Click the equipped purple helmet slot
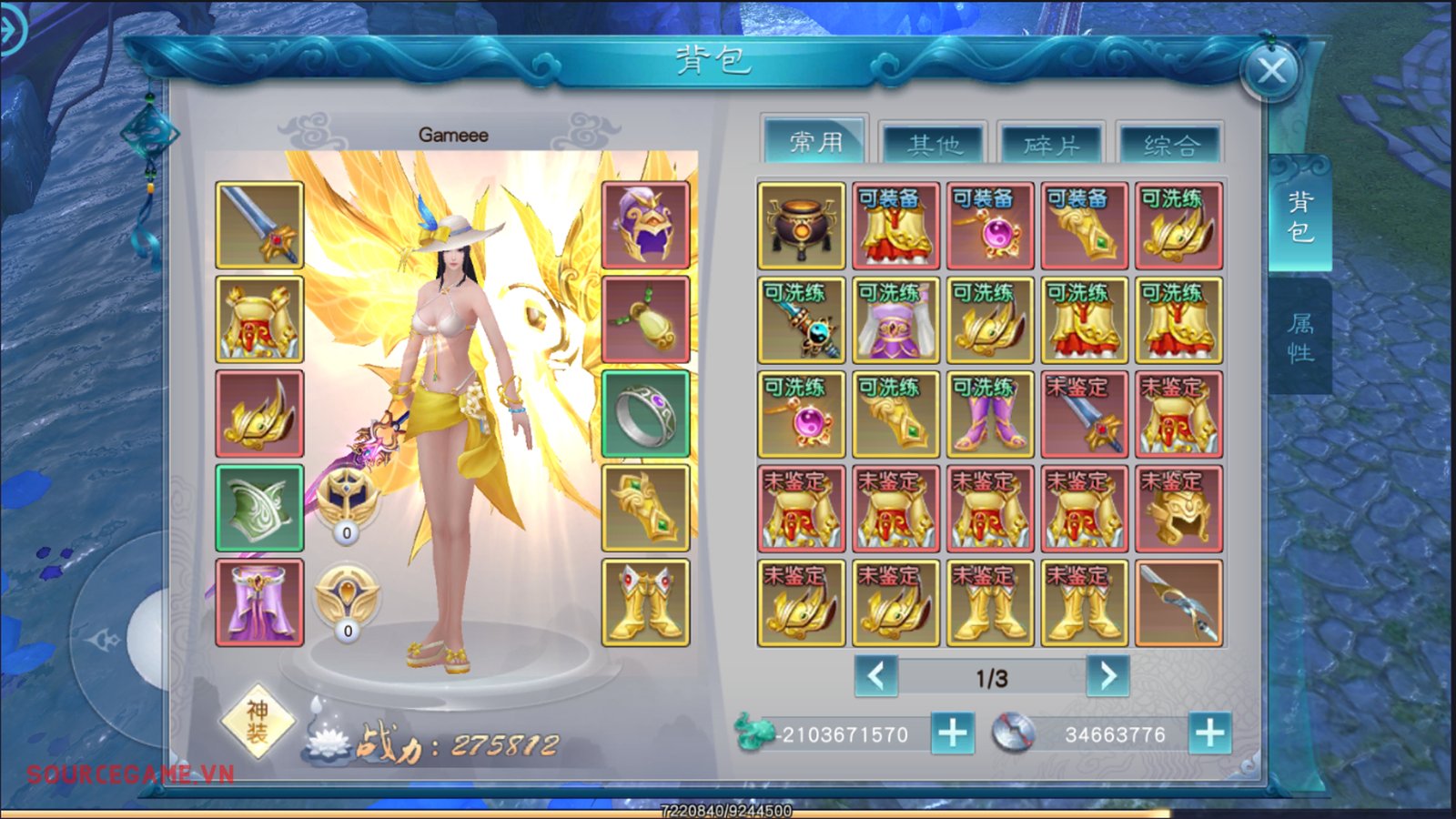 (645, 225)
